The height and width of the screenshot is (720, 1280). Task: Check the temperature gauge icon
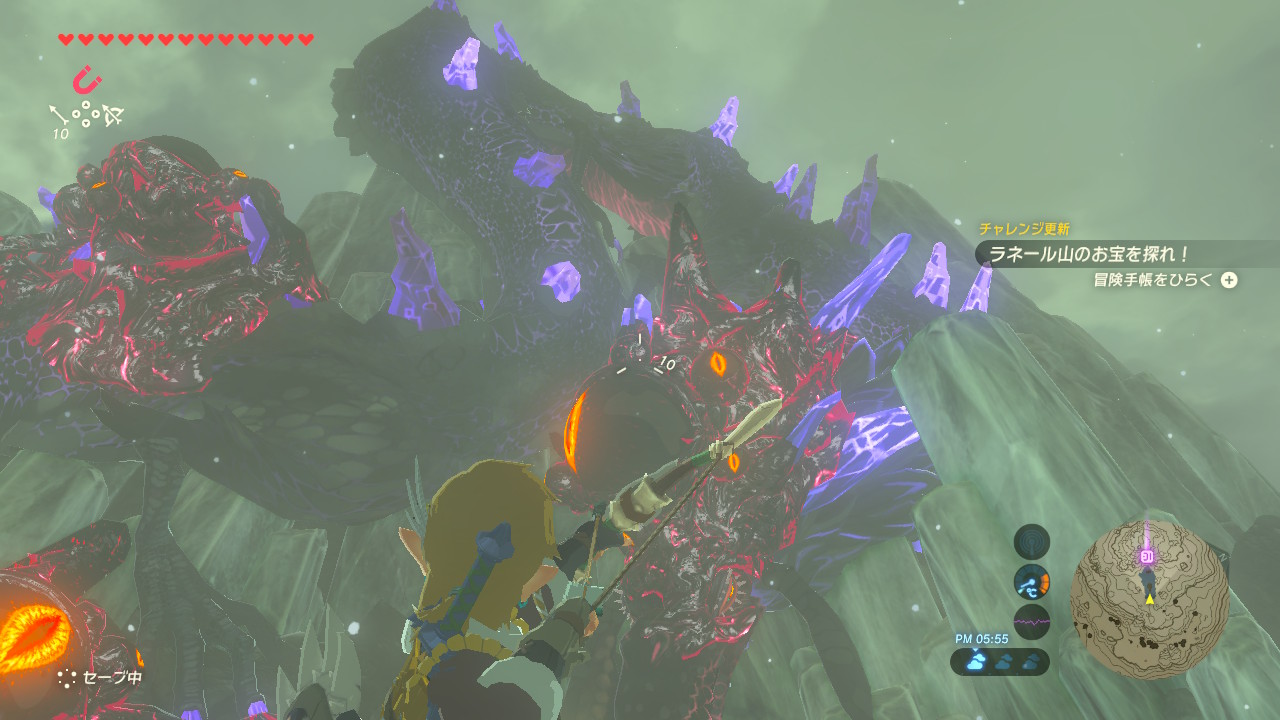tap(1031, 582)
